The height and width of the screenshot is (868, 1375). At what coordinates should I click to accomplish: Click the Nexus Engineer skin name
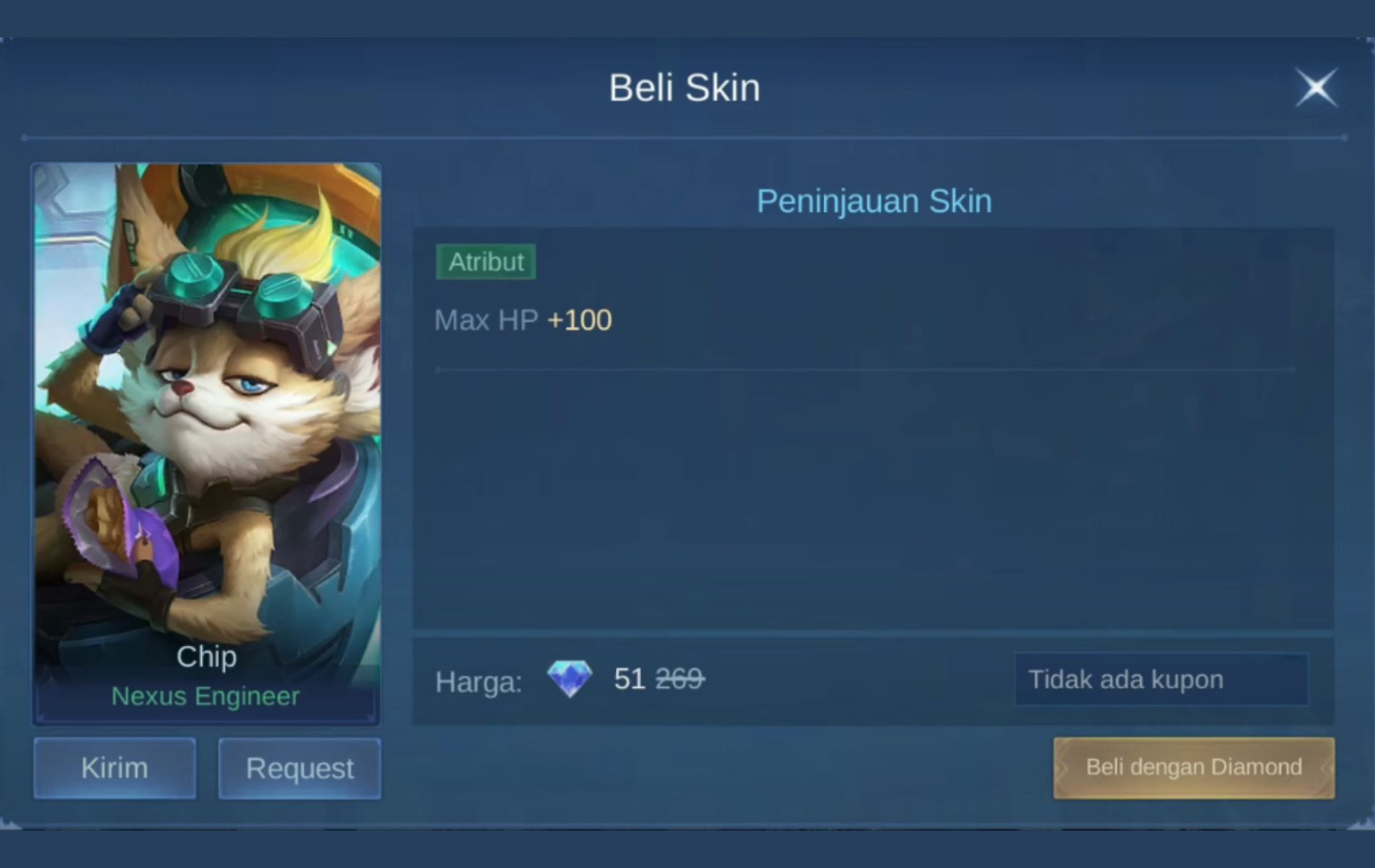tap(206, 697)
